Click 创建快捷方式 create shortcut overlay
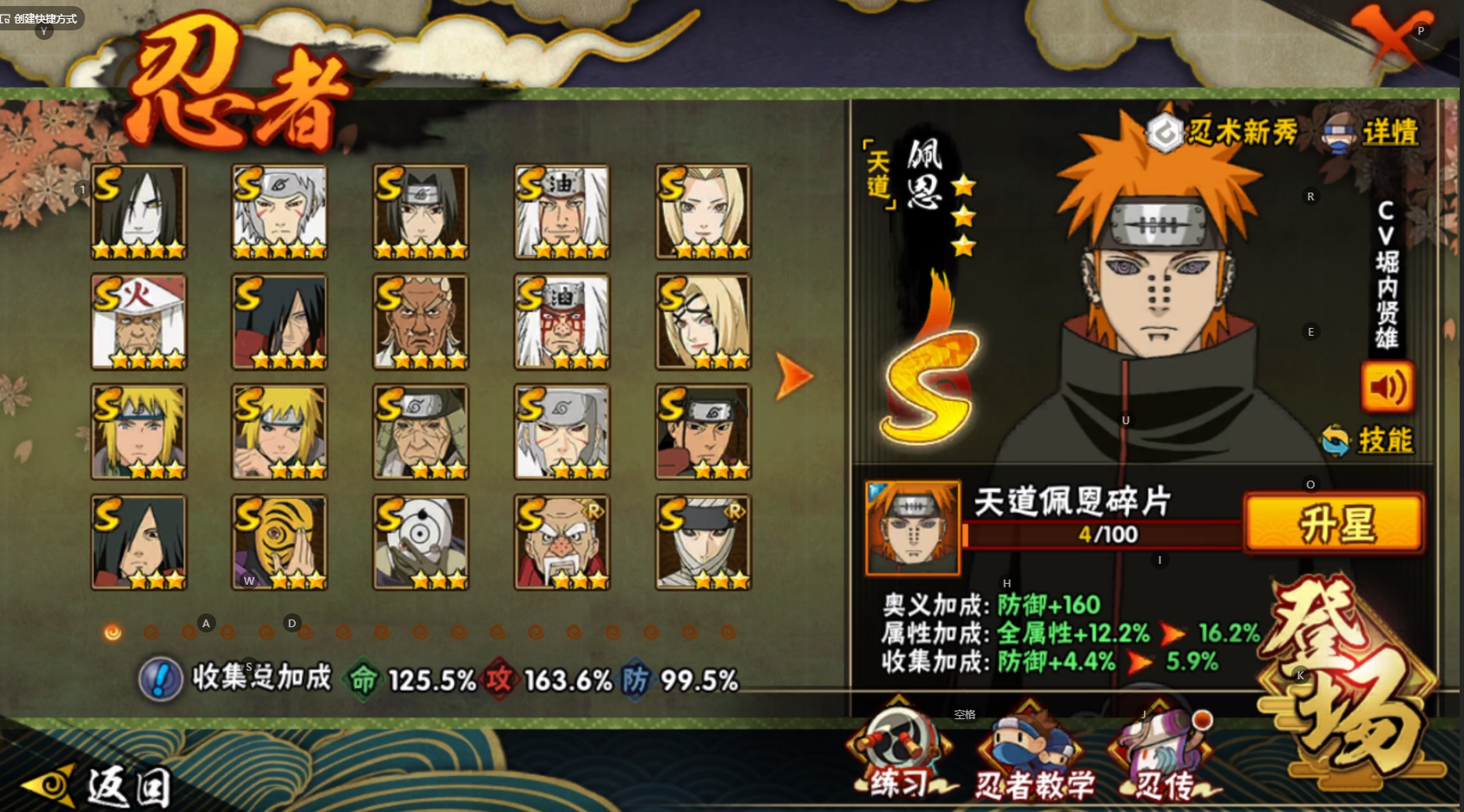The width and height of the screenshot is (1464, 812). point(40,18)
